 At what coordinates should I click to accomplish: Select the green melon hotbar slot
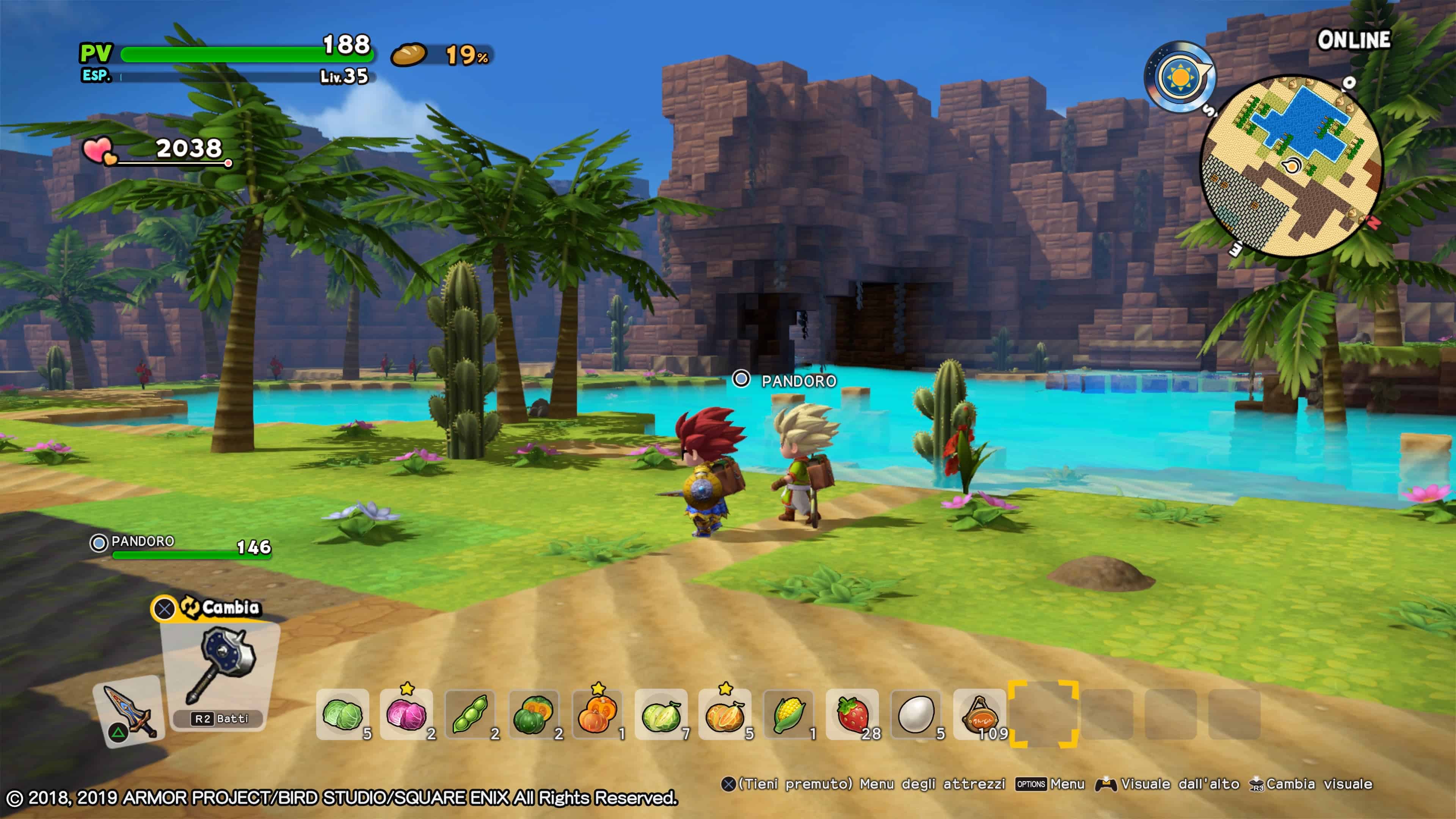pos(661,714)
